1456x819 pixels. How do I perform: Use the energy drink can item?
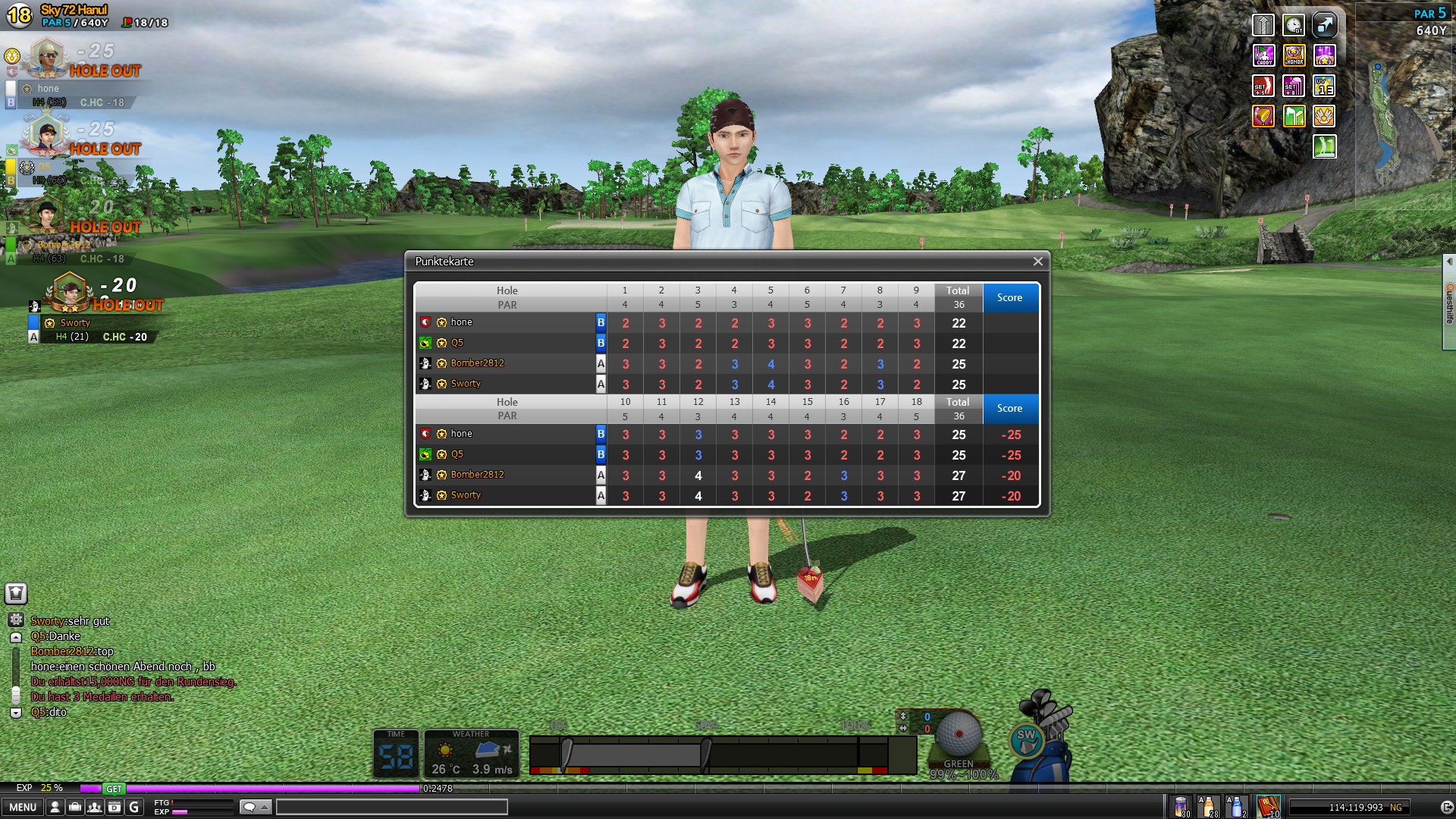point(1181,806)
